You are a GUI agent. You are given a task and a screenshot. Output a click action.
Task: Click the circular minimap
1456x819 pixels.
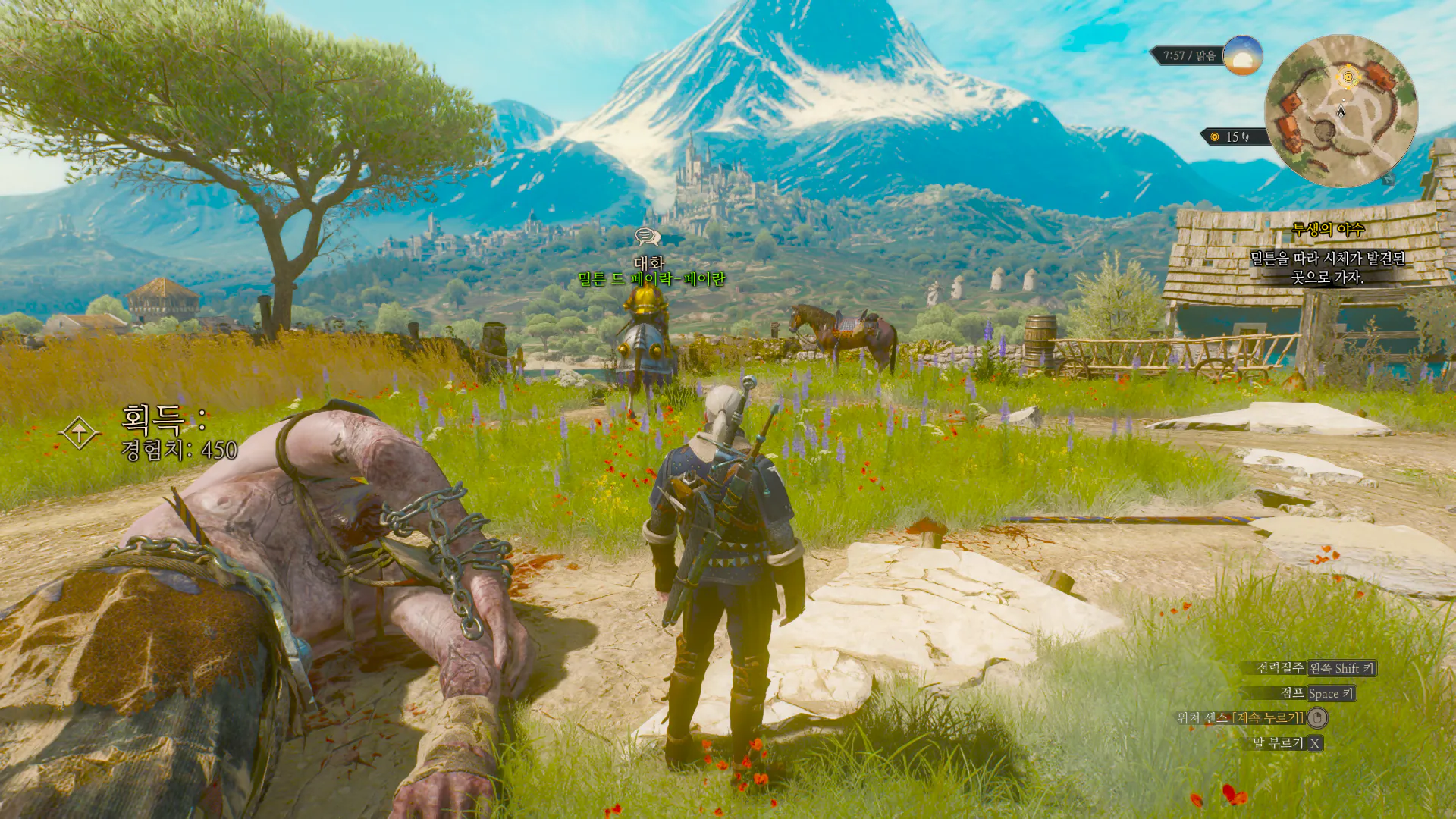tap(1341, 111)
